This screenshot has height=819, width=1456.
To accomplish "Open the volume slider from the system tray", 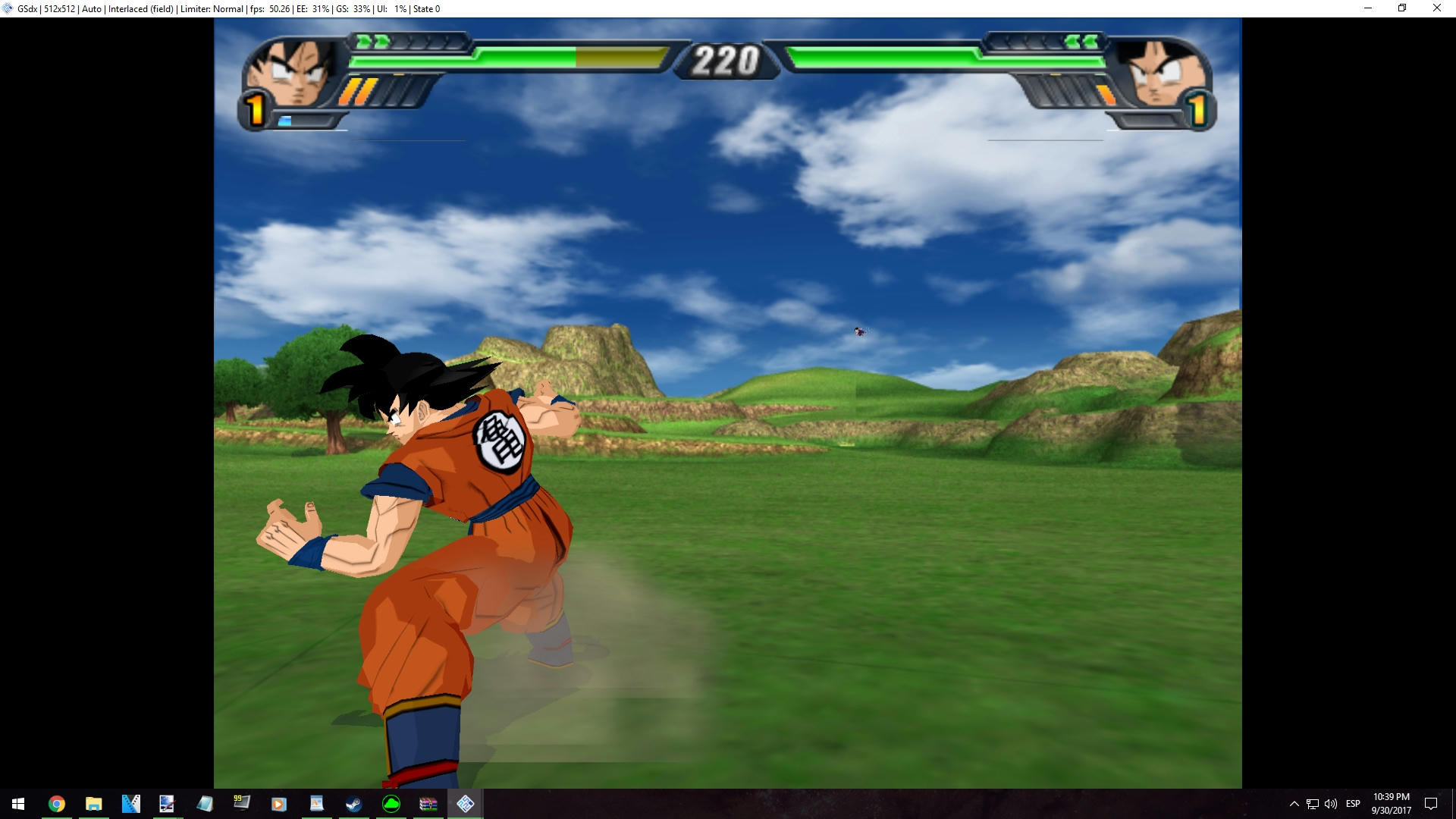I will pyautogui.click(x=1331, y=804).
